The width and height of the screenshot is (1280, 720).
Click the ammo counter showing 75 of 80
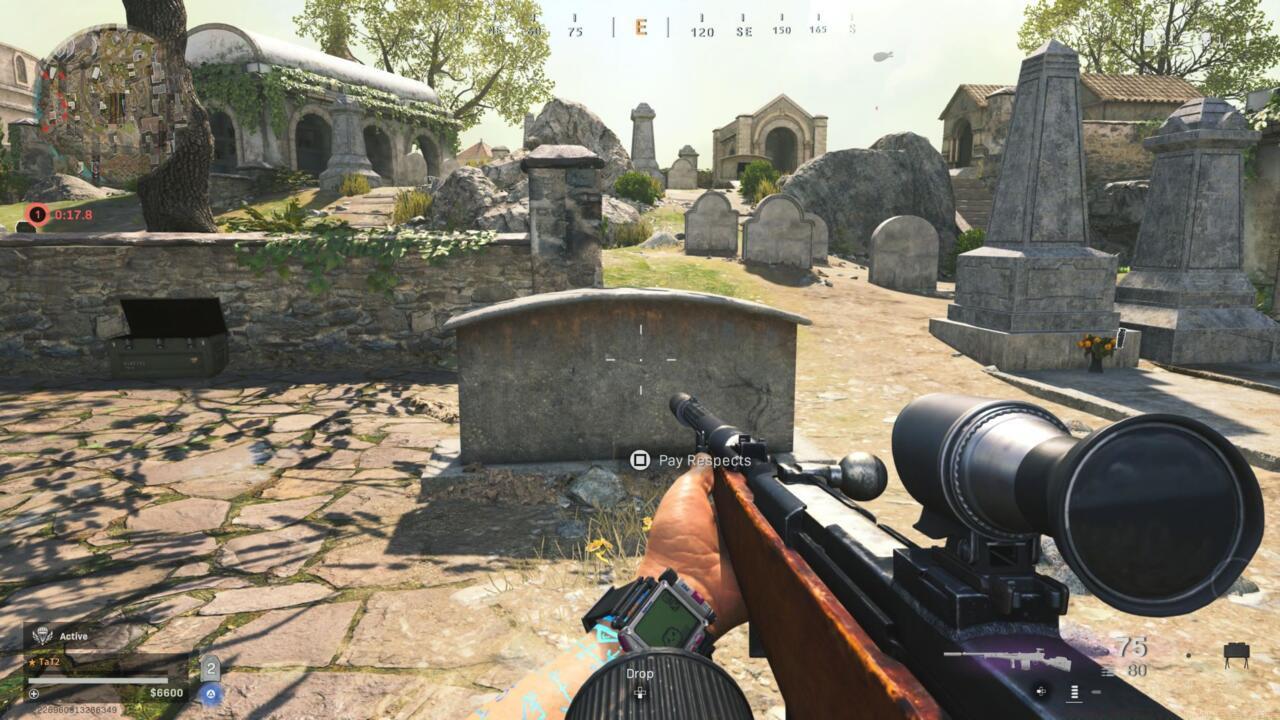coord(1135,655)
